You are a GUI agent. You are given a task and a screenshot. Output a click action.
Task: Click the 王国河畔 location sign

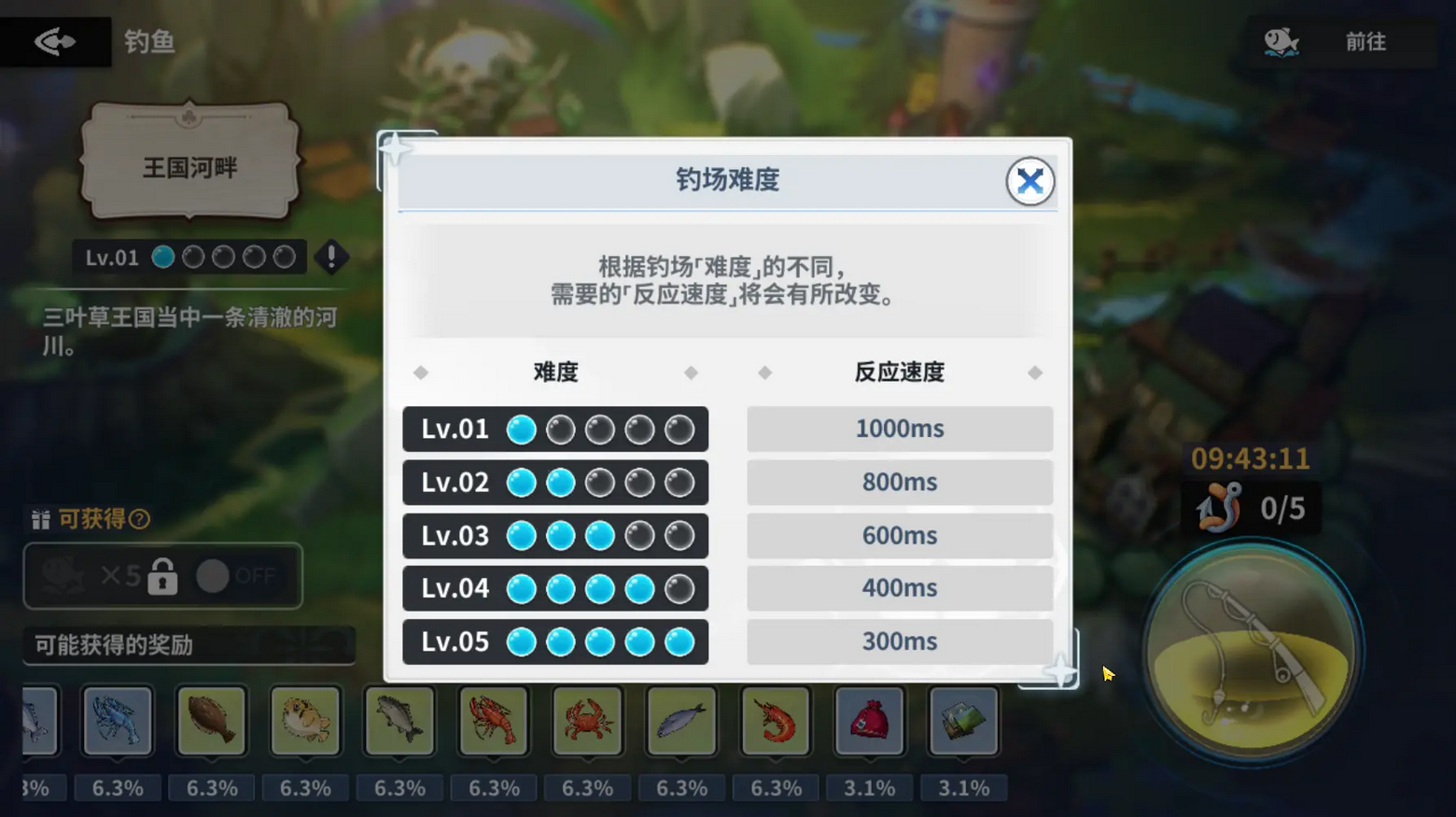click(x=189, y=163)
